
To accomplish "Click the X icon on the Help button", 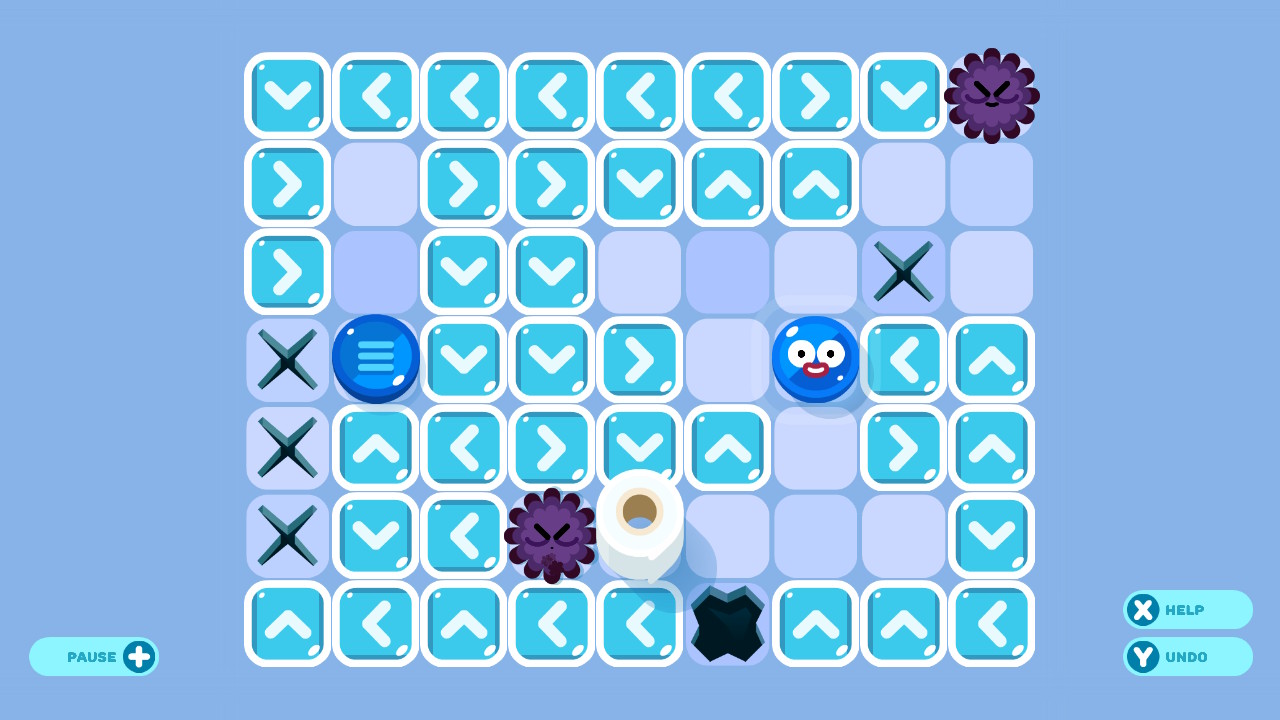I will [1143, 610].
